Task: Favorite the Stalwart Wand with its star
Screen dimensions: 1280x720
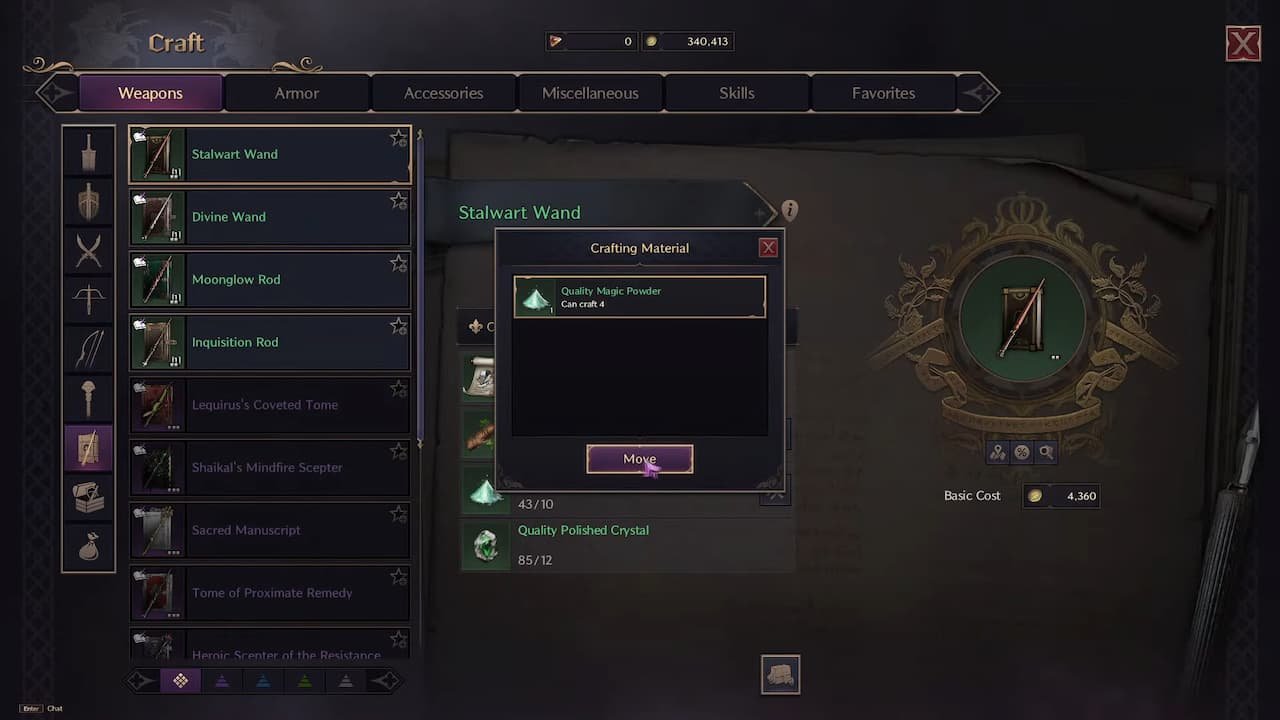Action: point(398,136)
